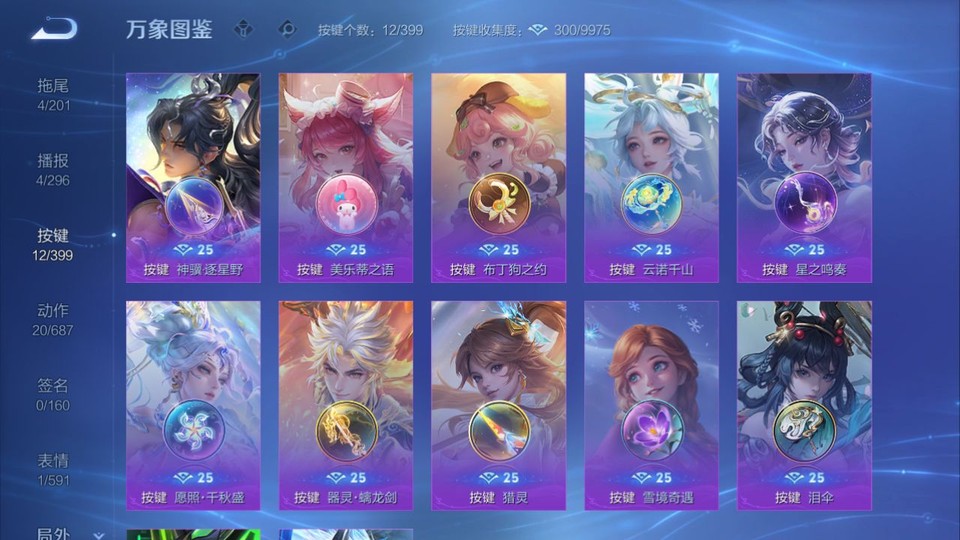Image resolution: width=960 pixels, height=540 pixels.
Task: Select the 泪伞 card
Action: pyautogui.click(x=804, y=405)
